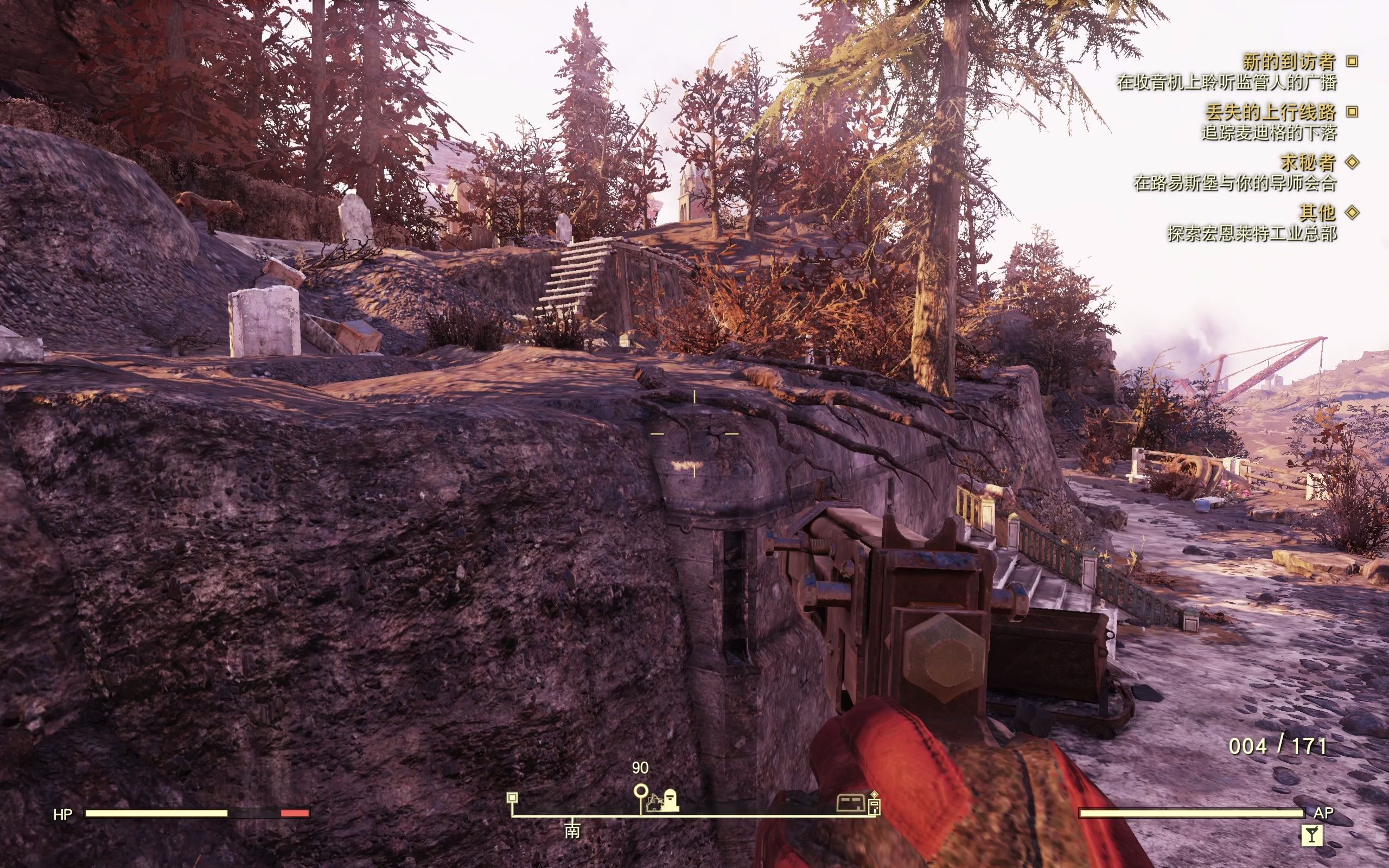Select the 新的到访者 quest tracker entry
1389x868 pixels.
[x=1289, y=61]
